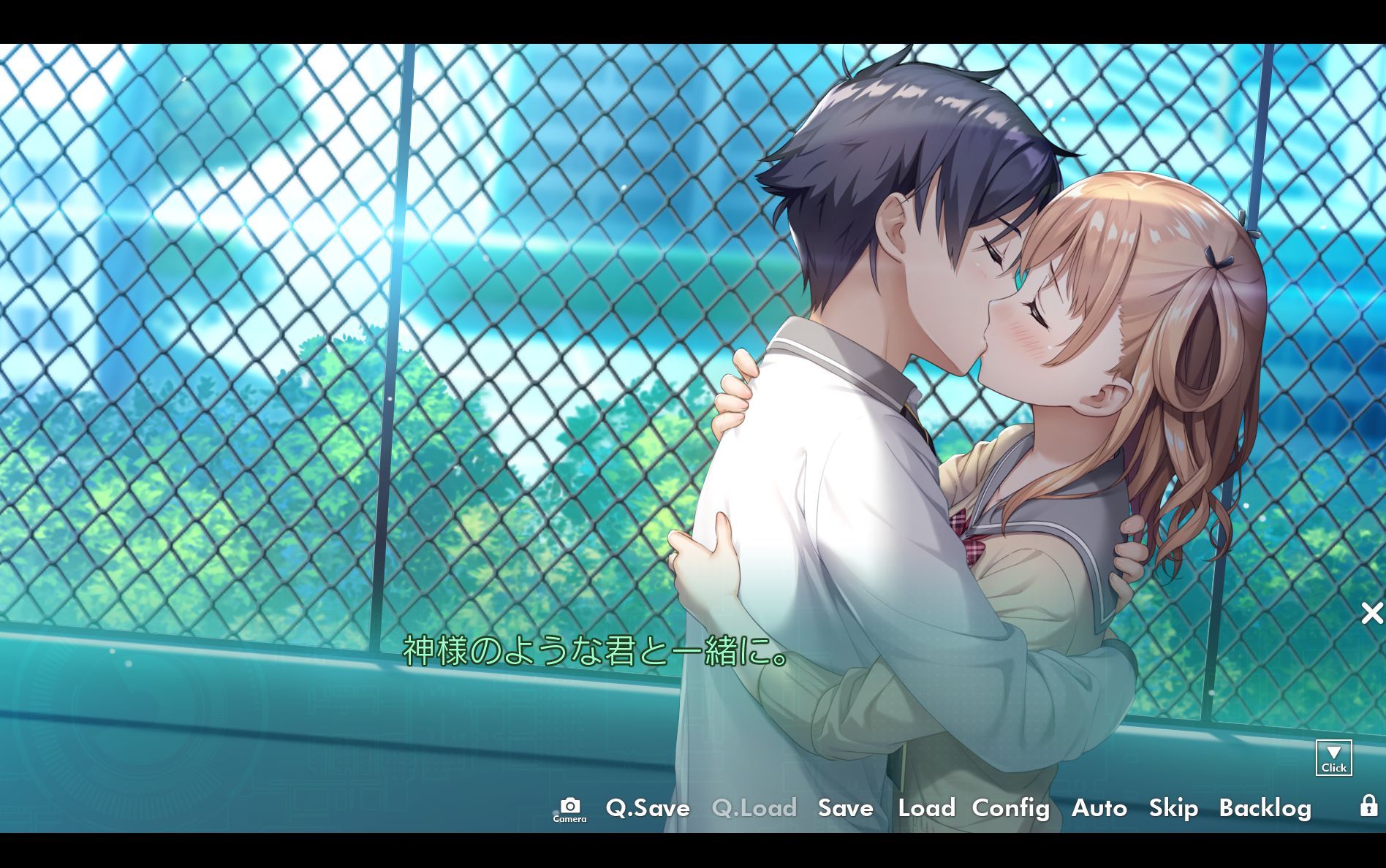The width and height of the screenshot is (1386, 868).
Task: Activate Skip mode from the bottom bar
Action: click(x=1173, y=809)
